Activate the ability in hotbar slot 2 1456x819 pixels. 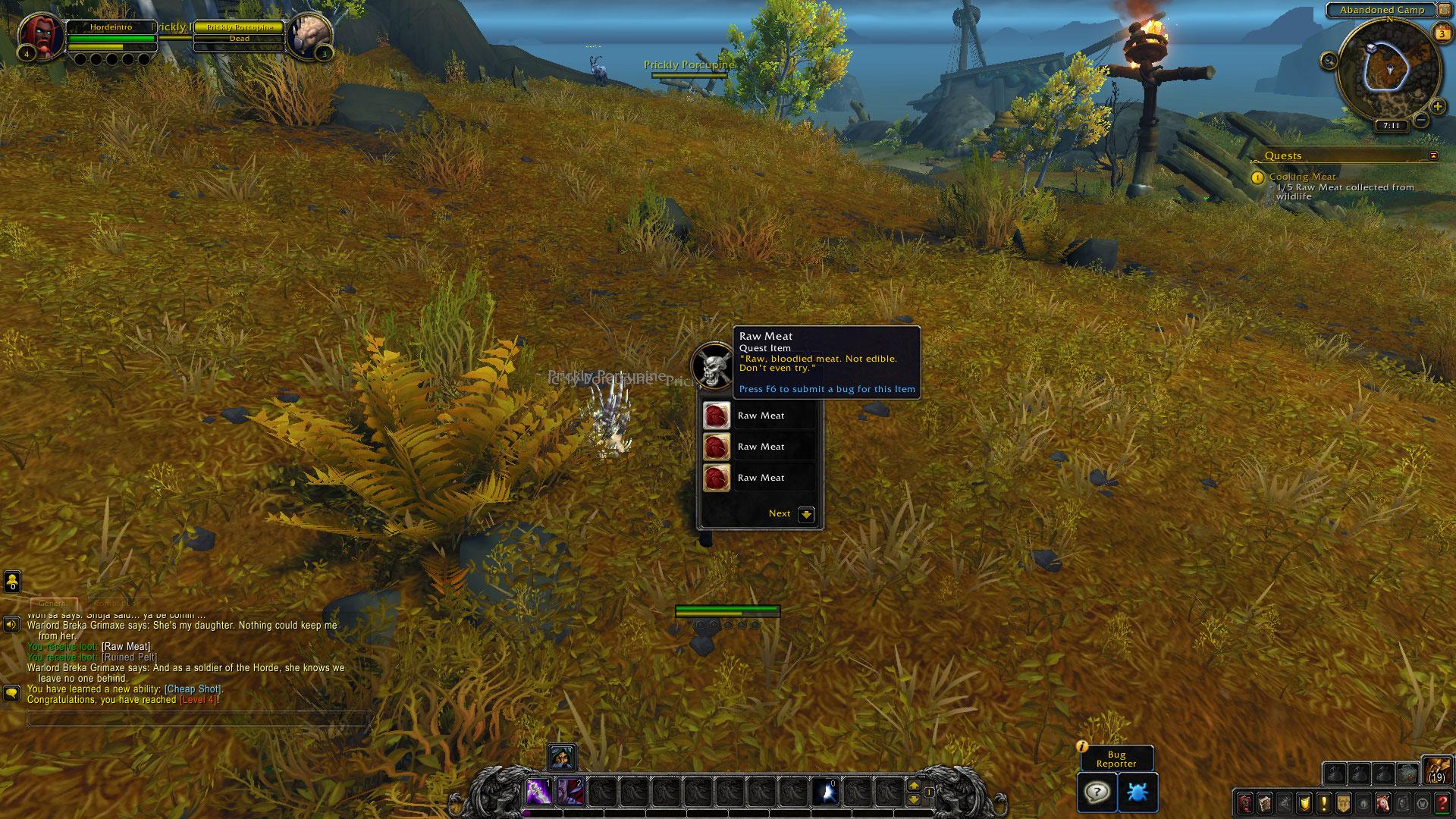coord(570,792)
